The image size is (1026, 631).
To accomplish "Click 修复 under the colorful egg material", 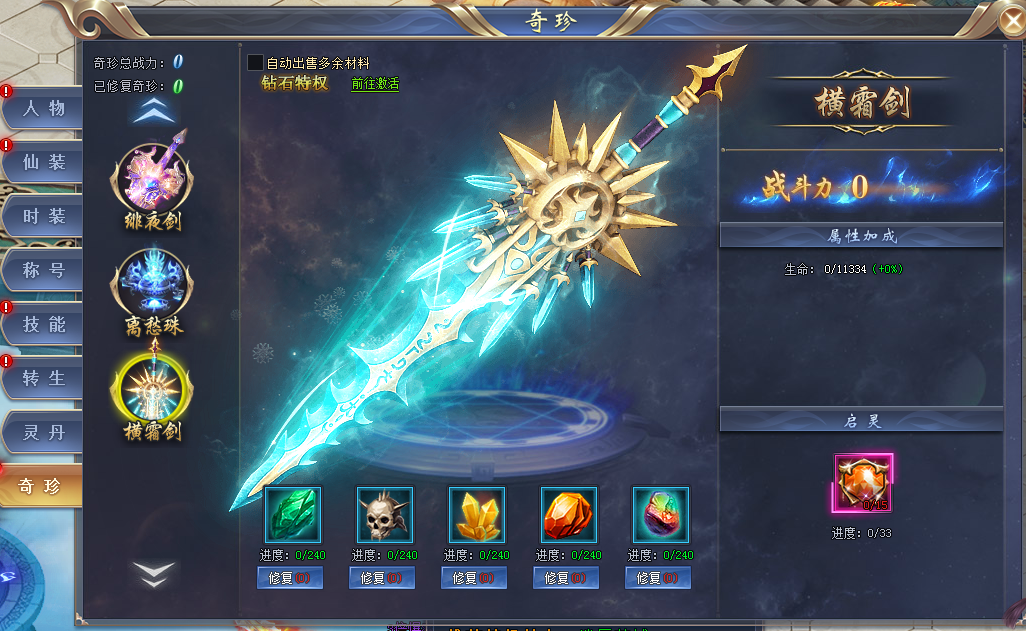I will [658, 578].
